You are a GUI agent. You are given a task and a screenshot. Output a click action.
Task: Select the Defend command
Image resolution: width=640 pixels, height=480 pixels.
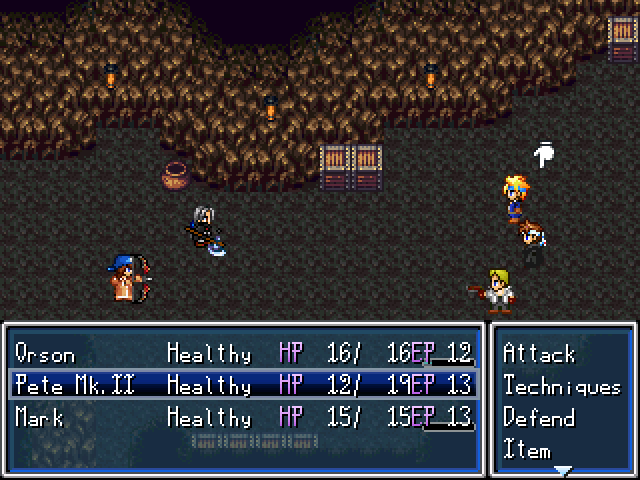coord(539,418)
